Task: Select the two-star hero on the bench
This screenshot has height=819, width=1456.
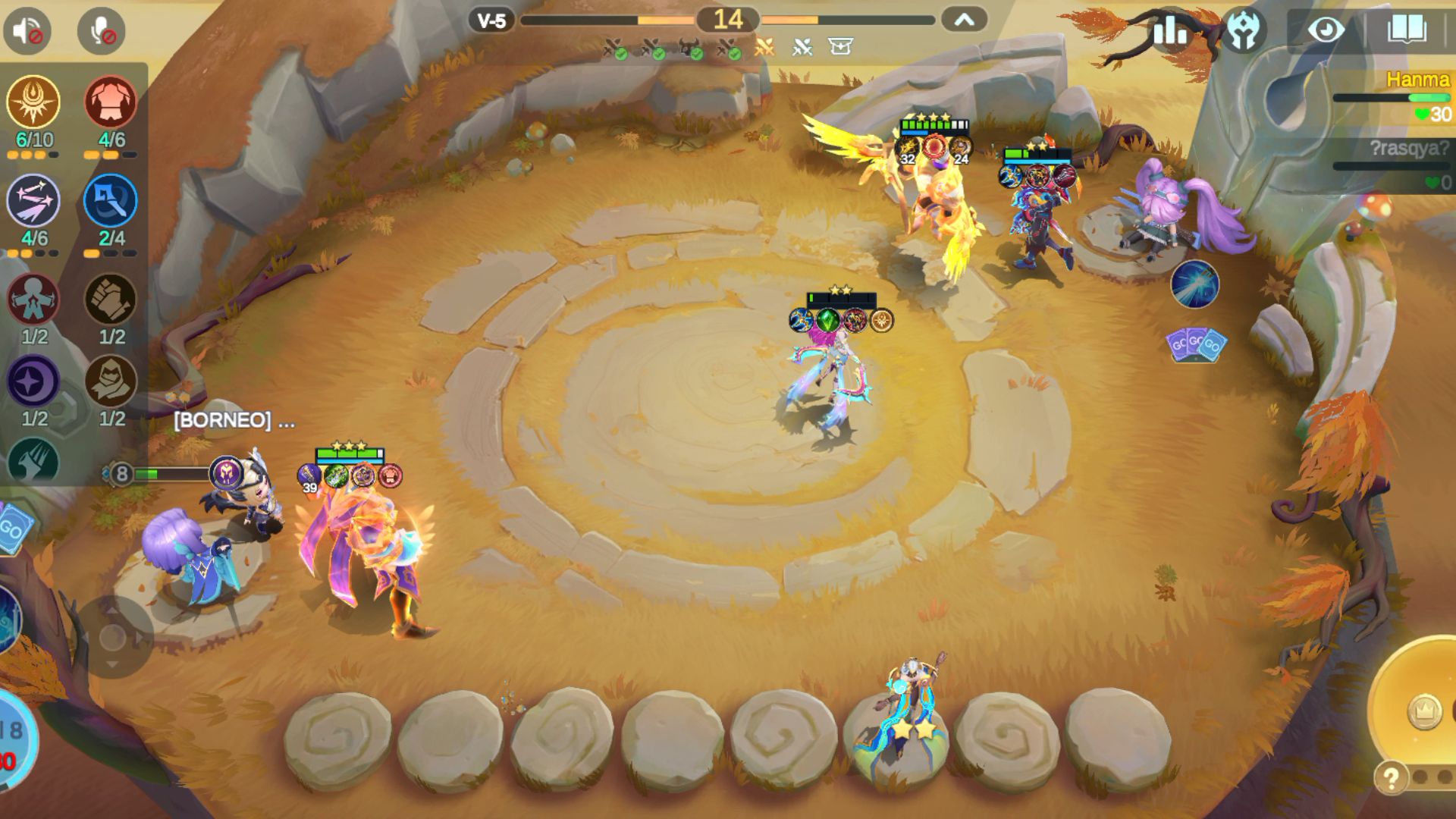Action: (907, 713)
